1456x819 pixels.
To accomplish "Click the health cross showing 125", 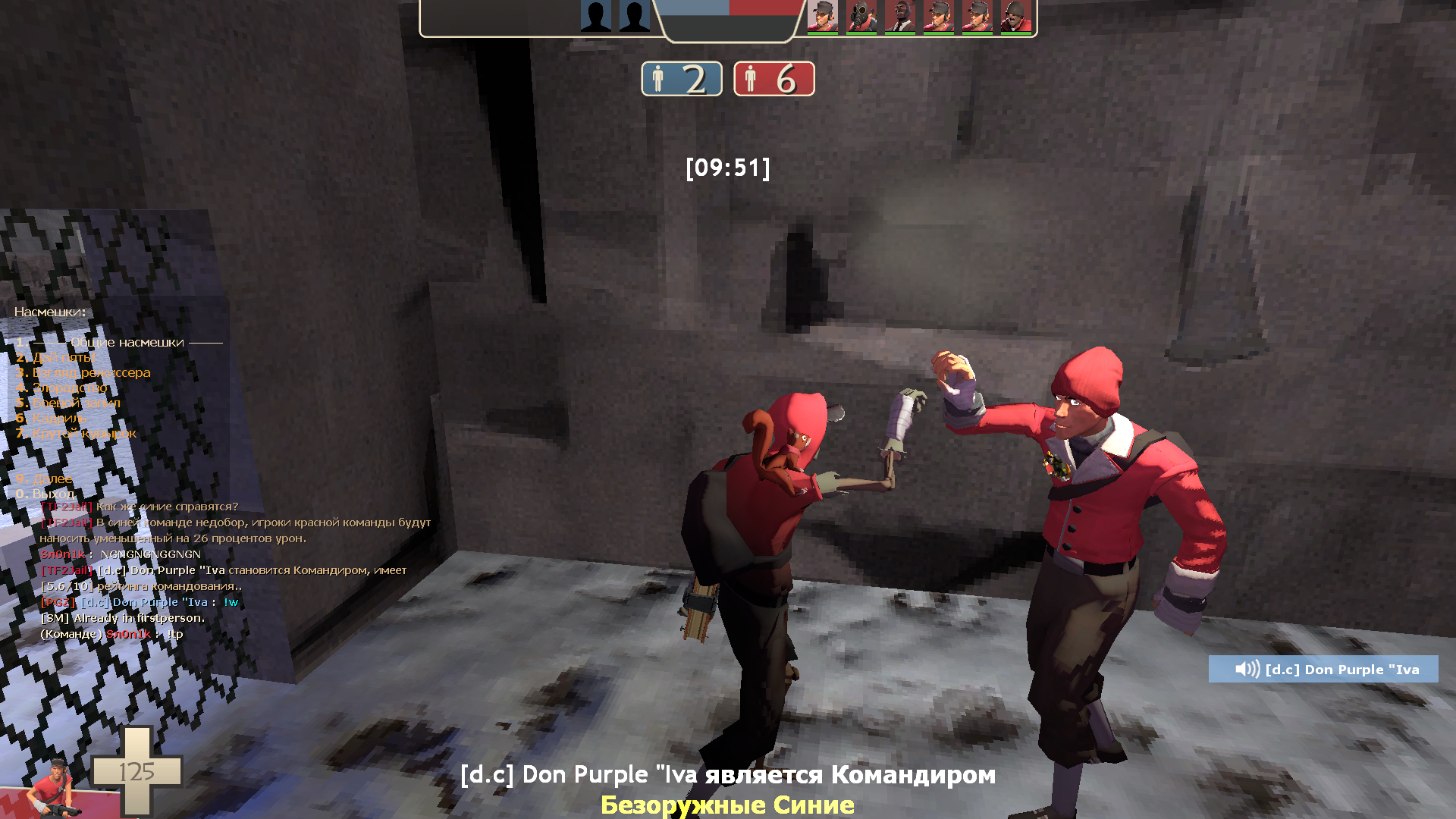I will 139,773.
